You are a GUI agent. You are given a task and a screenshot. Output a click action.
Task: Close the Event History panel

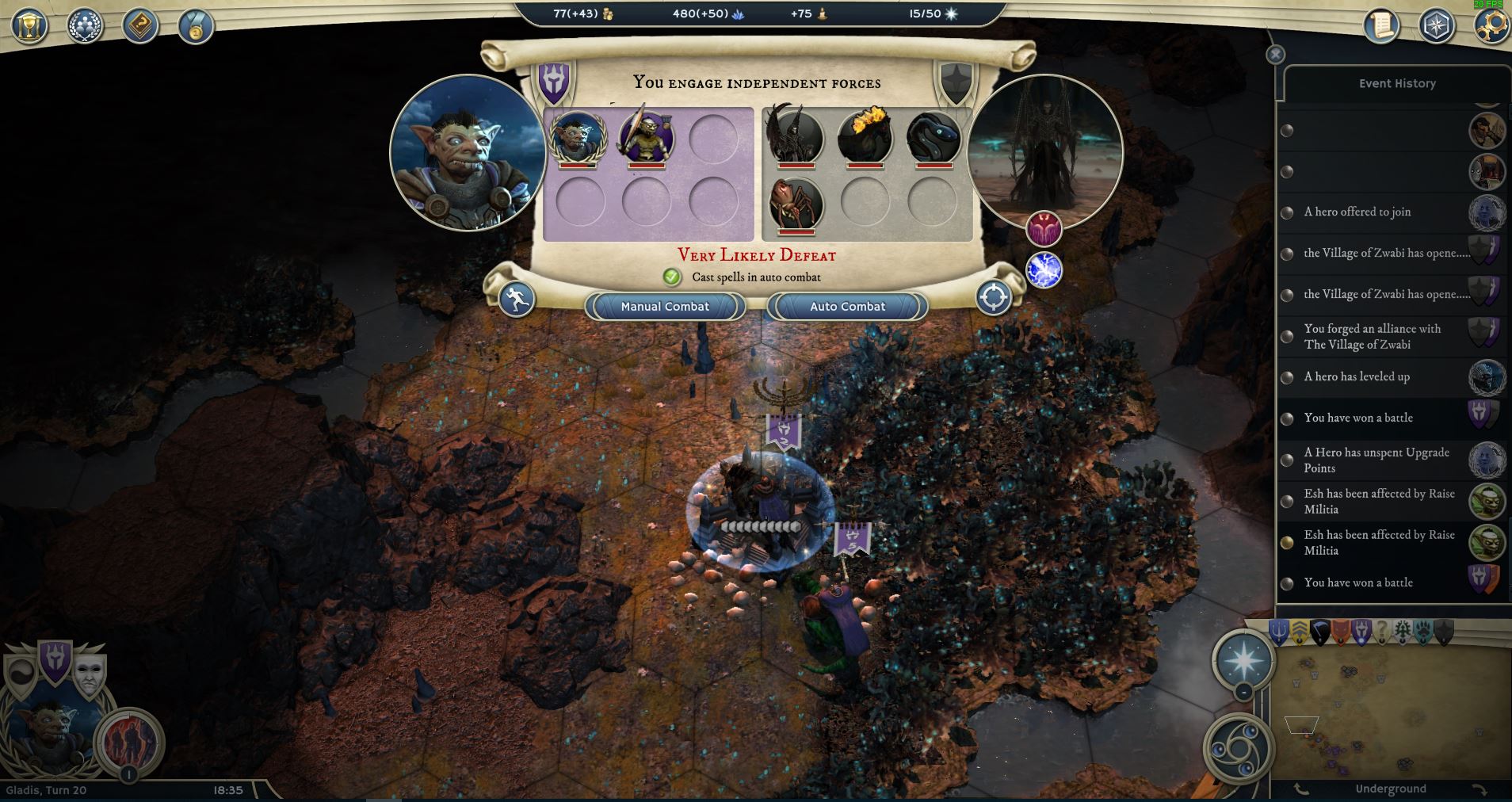[1275, 54]
